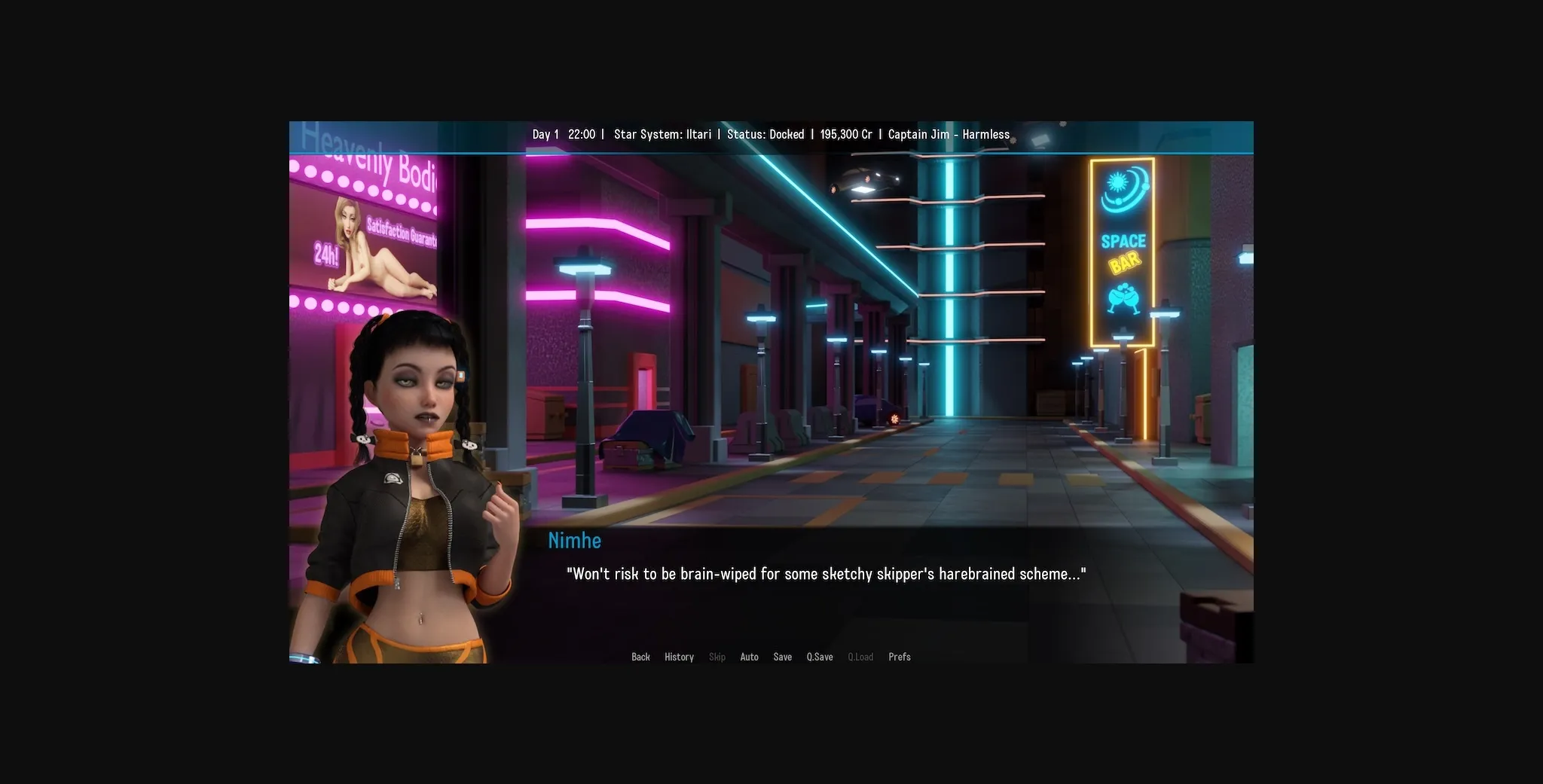1543x784 pixels.
Task: Open the Save screen
Action: pyautogui.click(x=783, y=657)
